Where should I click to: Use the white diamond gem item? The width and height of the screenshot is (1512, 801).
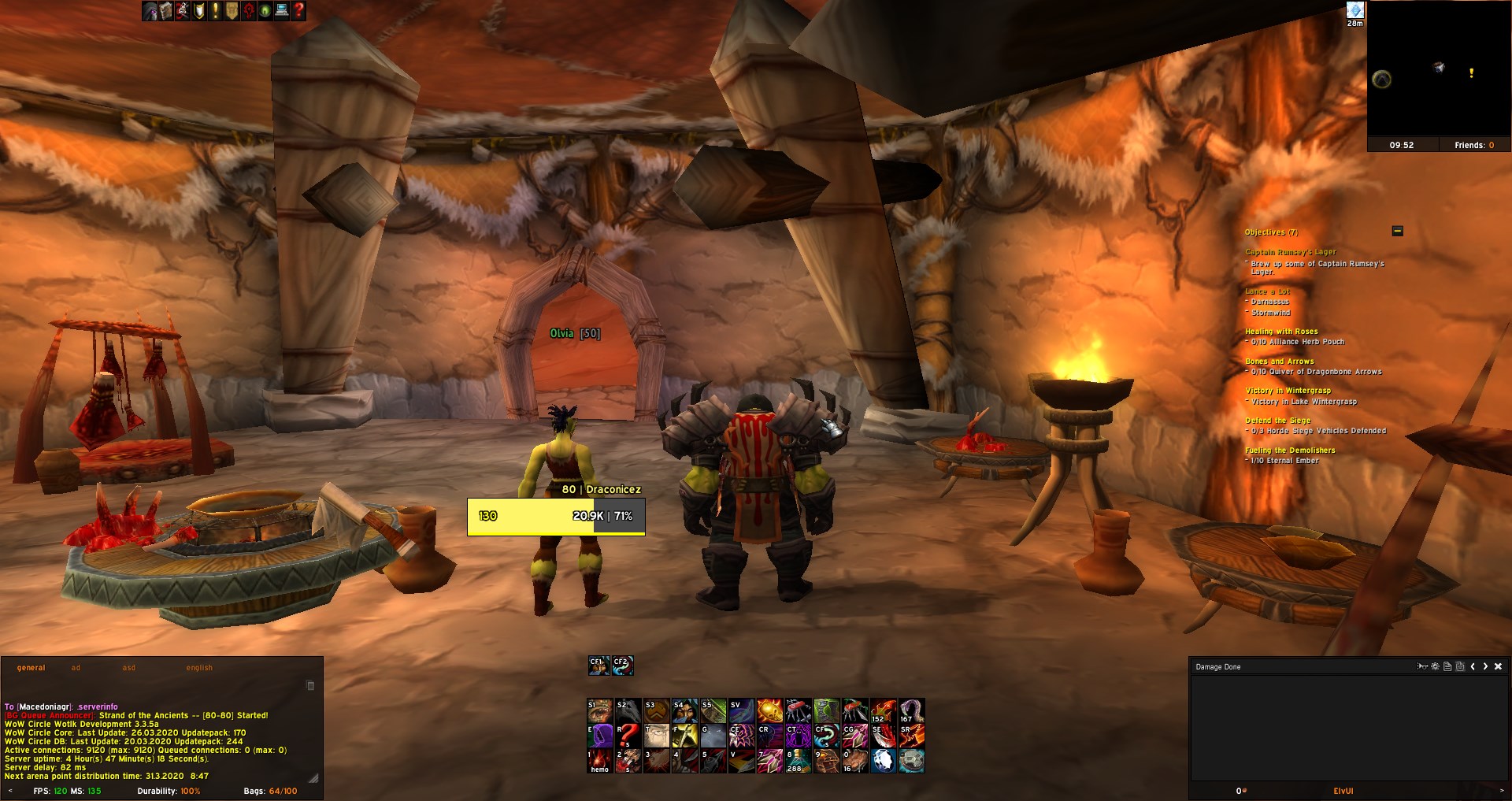click(883, 761)
